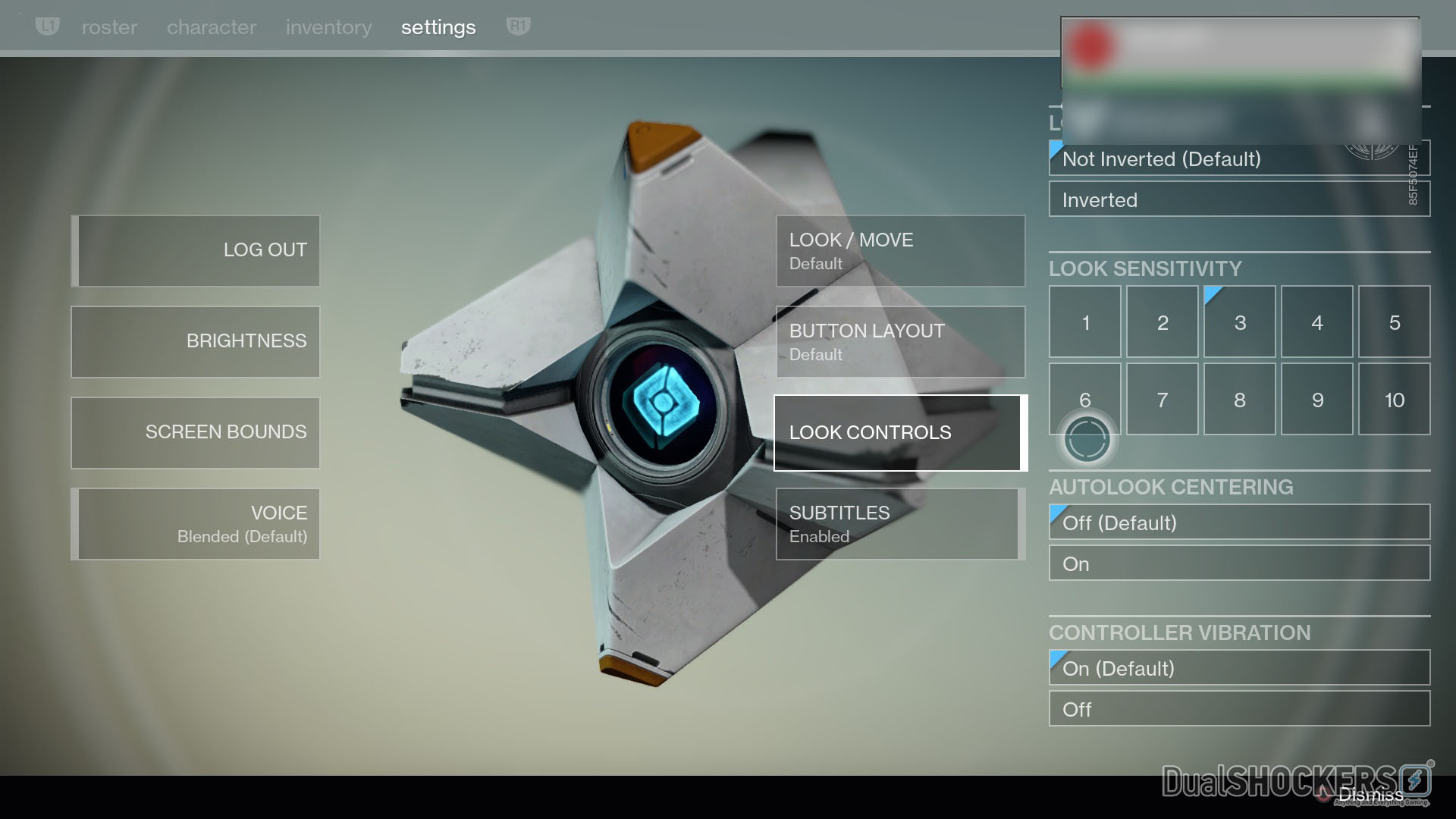
Task: Open the Brightness setting
Action: (x=196, y=341)
